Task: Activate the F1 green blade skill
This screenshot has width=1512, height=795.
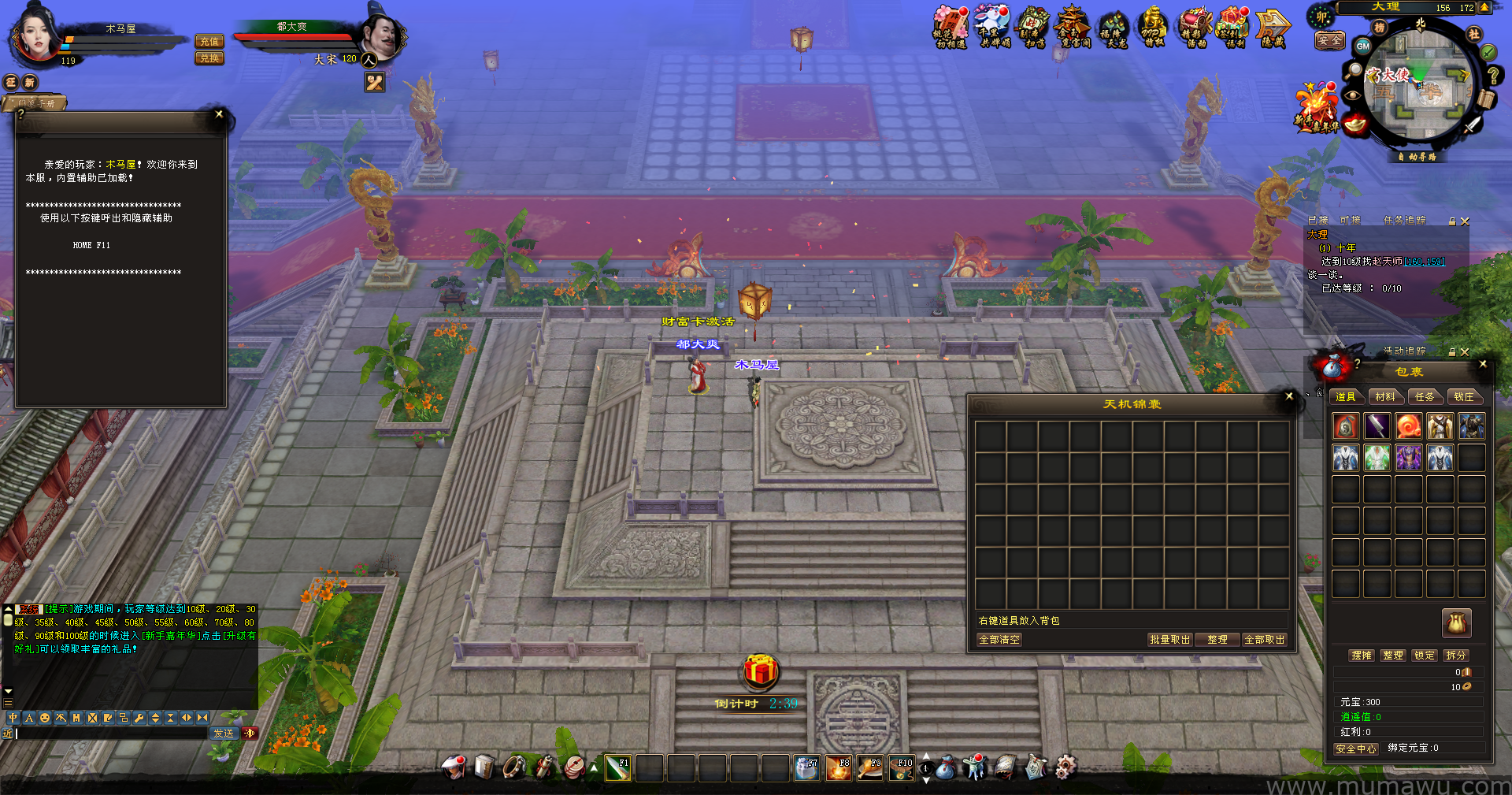Action: (x=617, y=768)
